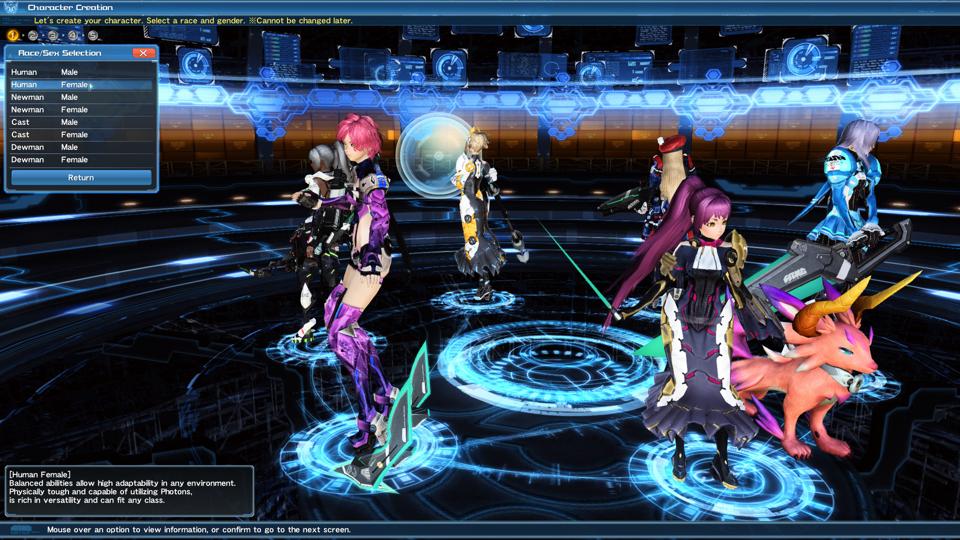
Task: Choose Dewman Female from the list
Action: [80, 160]
